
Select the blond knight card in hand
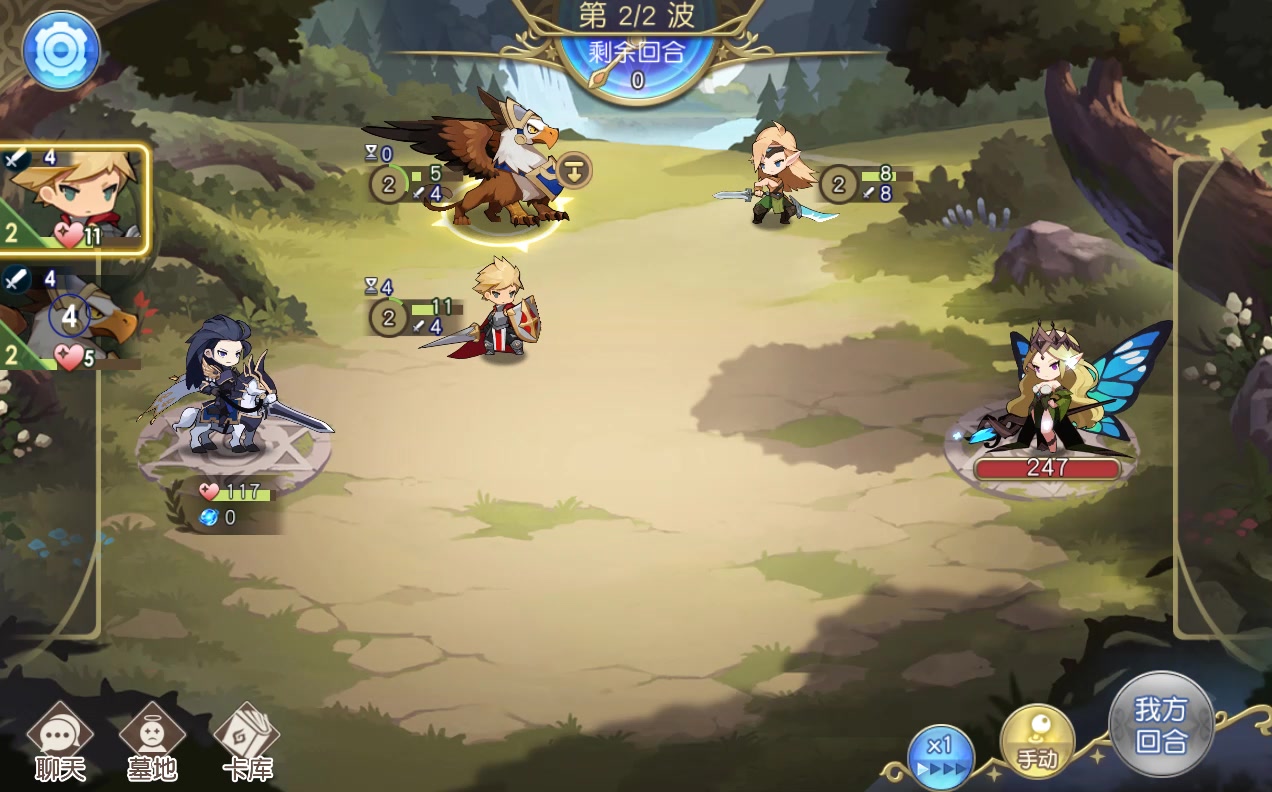pos(75,199)
